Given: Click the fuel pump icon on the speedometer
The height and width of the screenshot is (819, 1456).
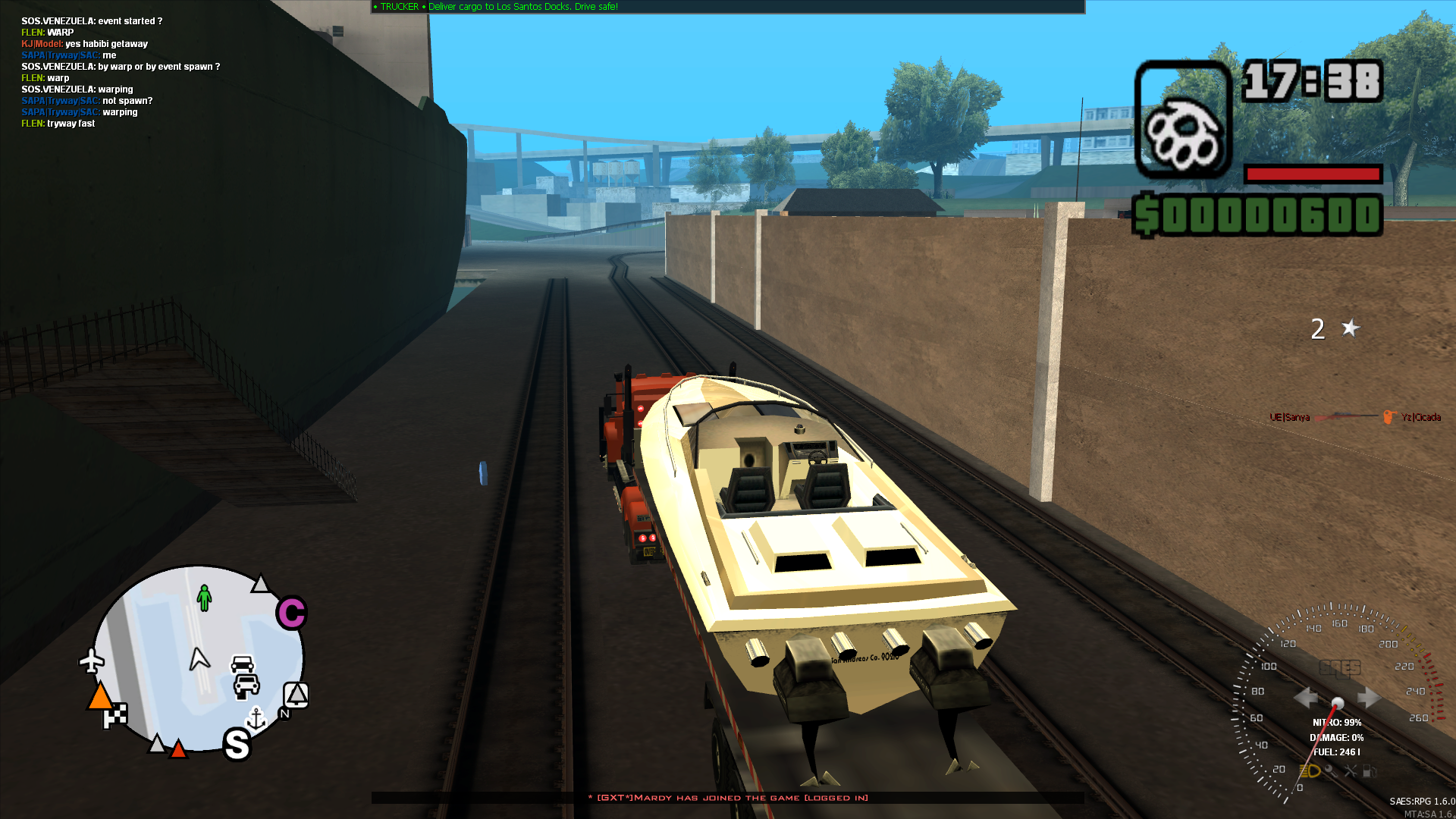Looking at the screenshot, I should [x=1370, y=771].
